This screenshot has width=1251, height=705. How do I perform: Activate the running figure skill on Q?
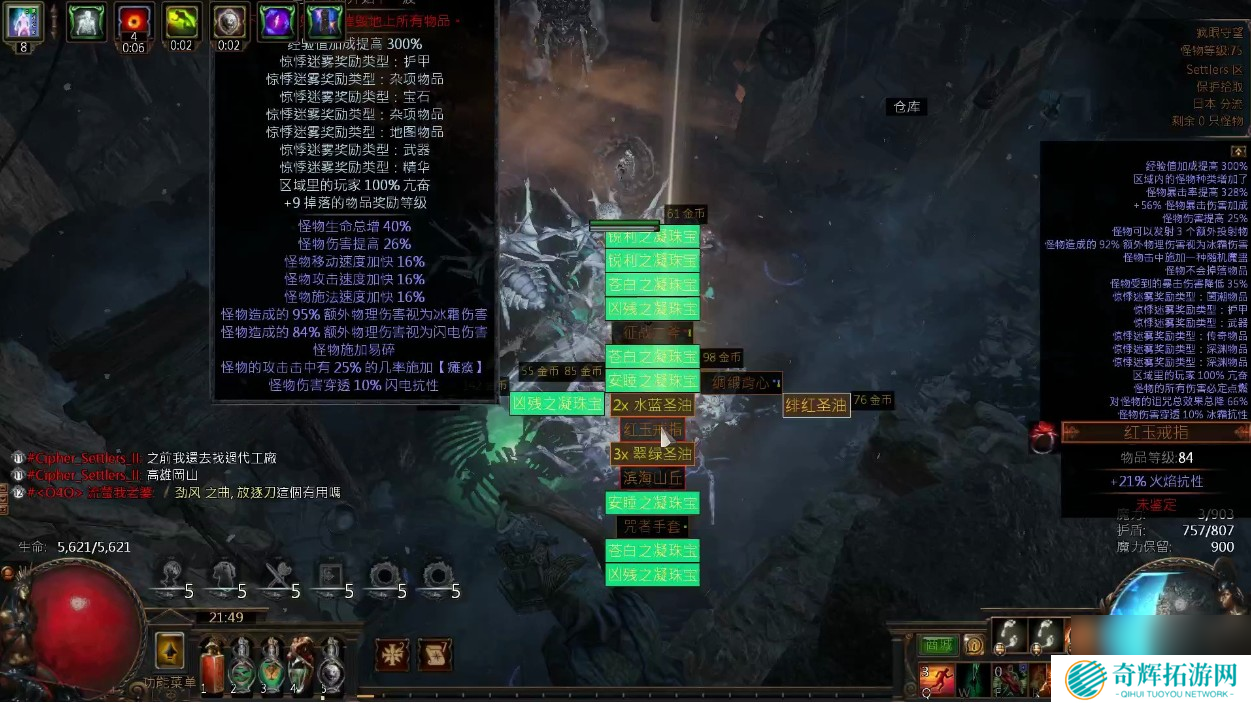coord(936,681)
